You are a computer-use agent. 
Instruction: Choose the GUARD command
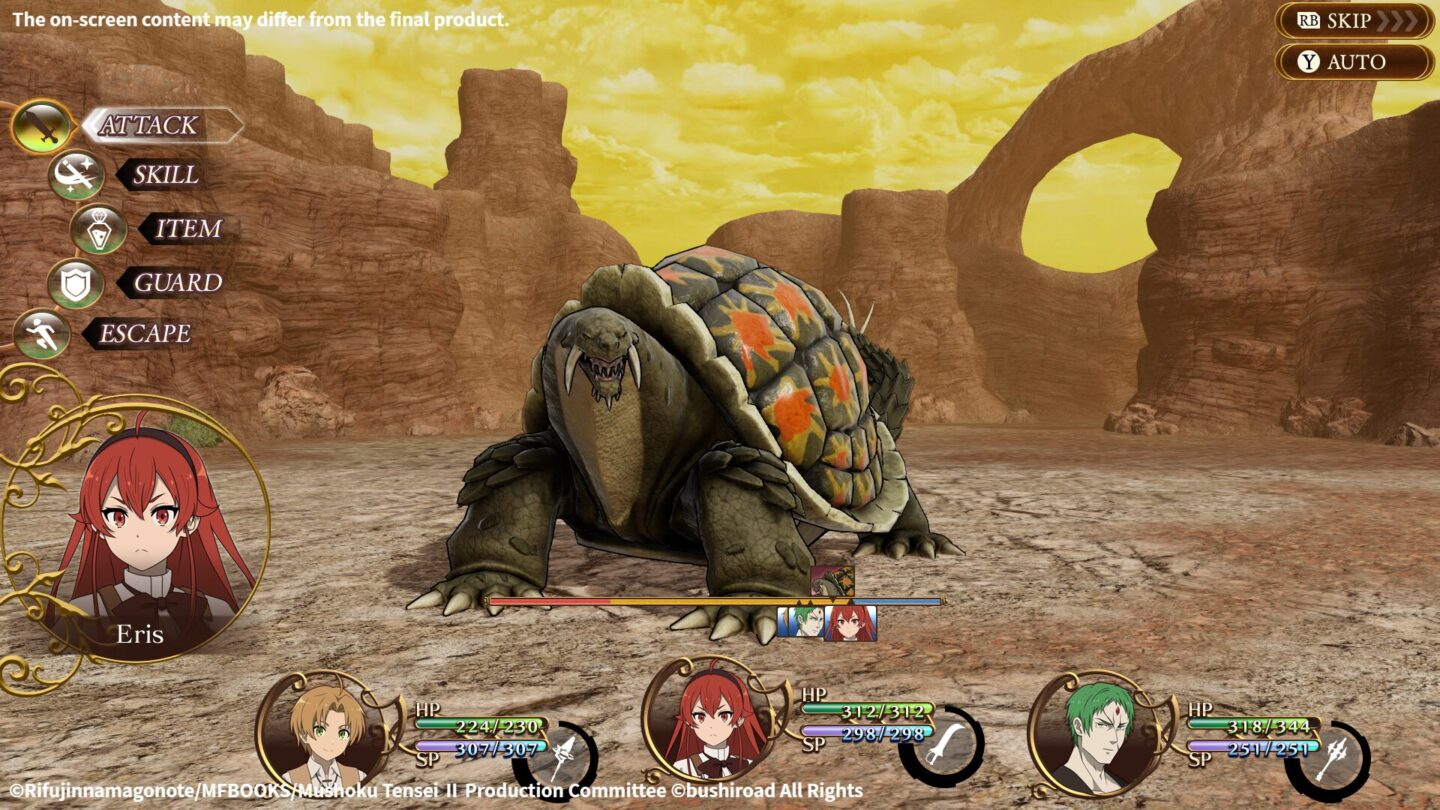click(178, 281)
